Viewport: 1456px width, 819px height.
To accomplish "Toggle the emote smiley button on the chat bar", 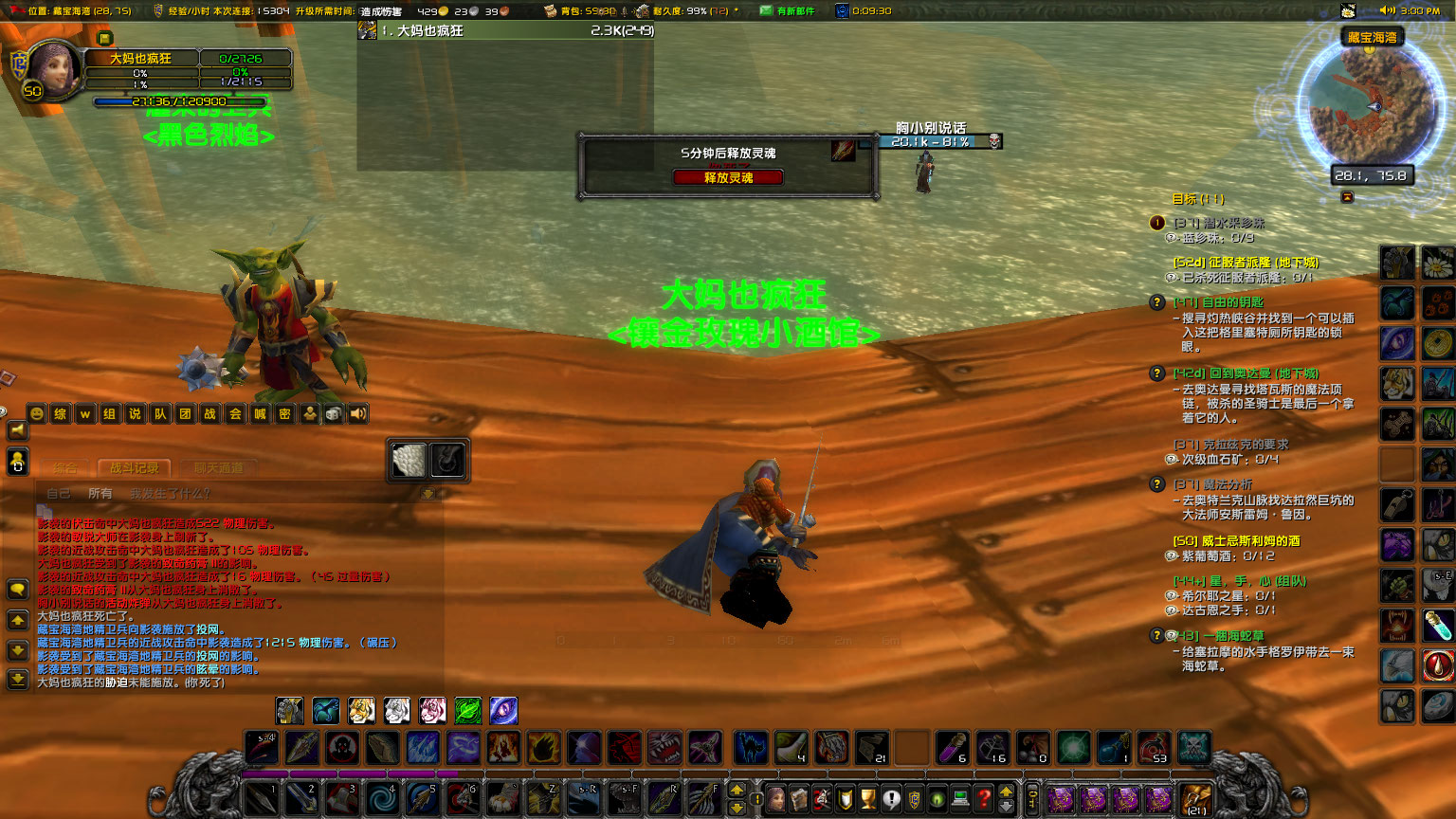I will click(x=37, y=414).
